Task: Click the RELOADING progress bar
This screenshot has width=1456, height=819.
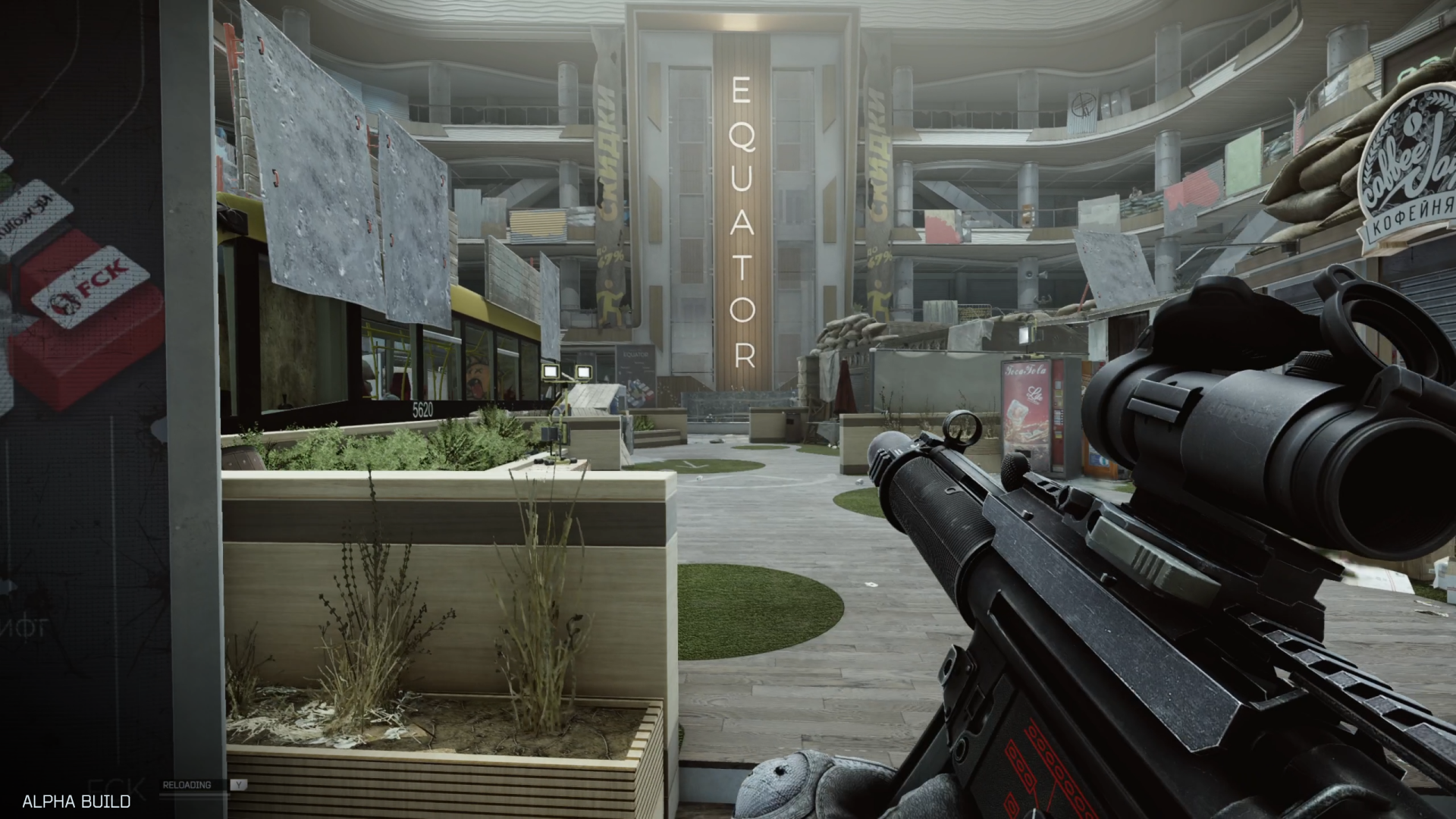Action: (193, 794)
